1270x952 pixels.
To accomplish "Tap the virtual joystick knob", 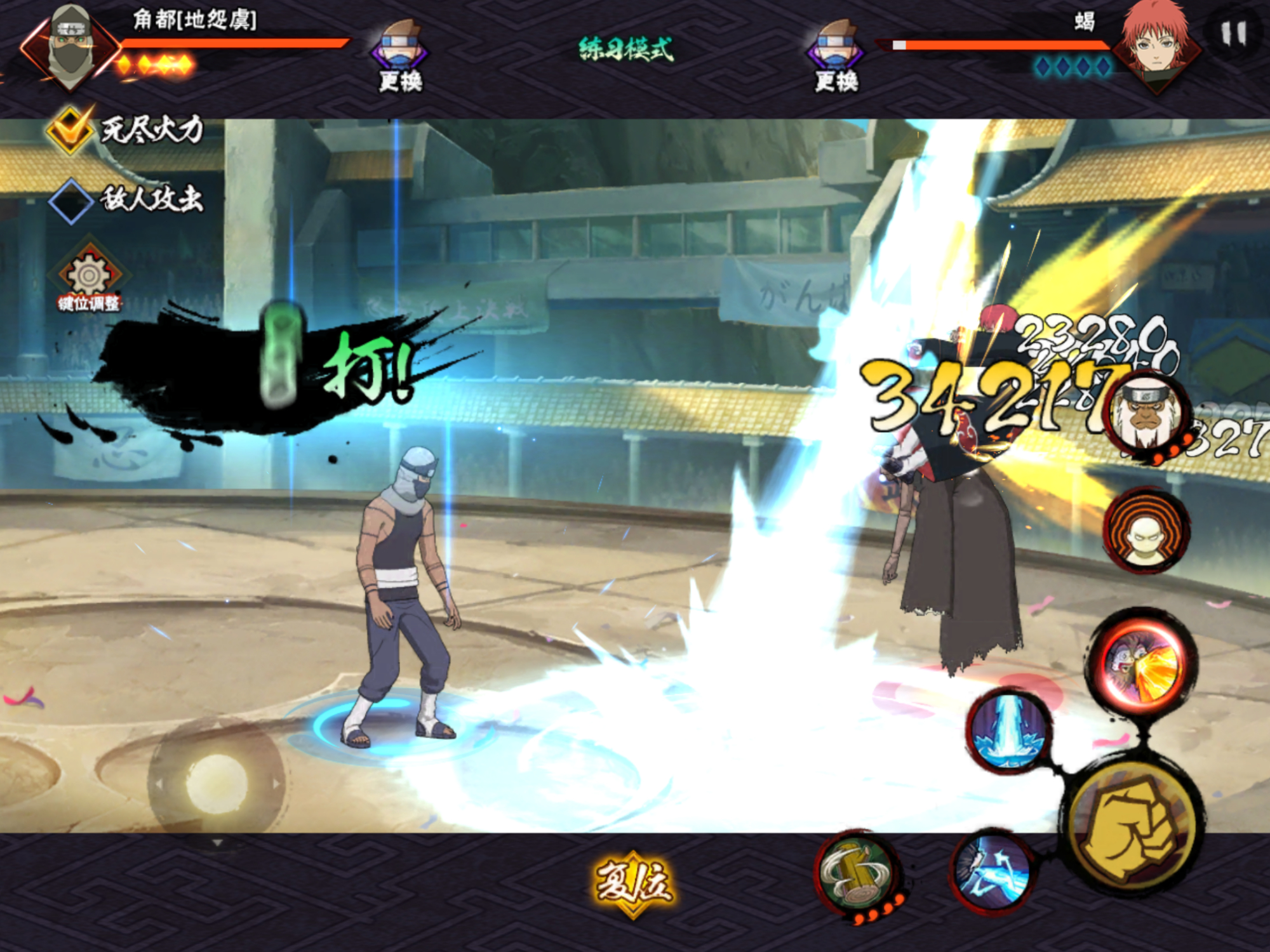I will point(216,784).
